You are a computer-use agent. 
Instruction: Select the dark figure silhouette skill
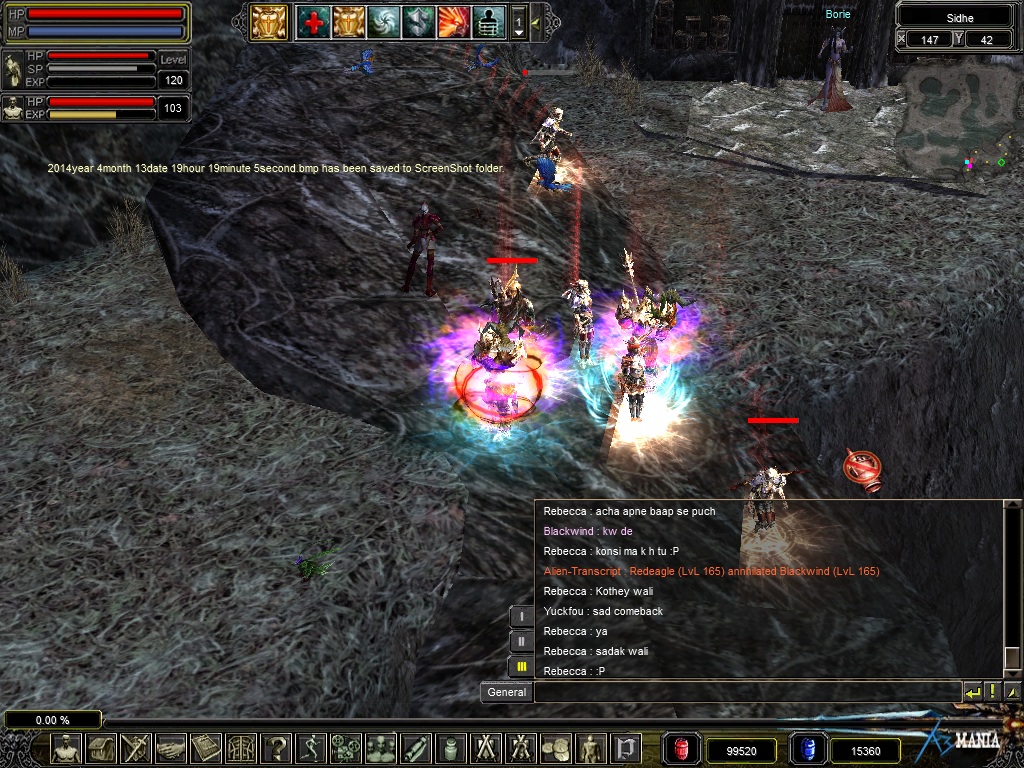click(x=488, y=21)
